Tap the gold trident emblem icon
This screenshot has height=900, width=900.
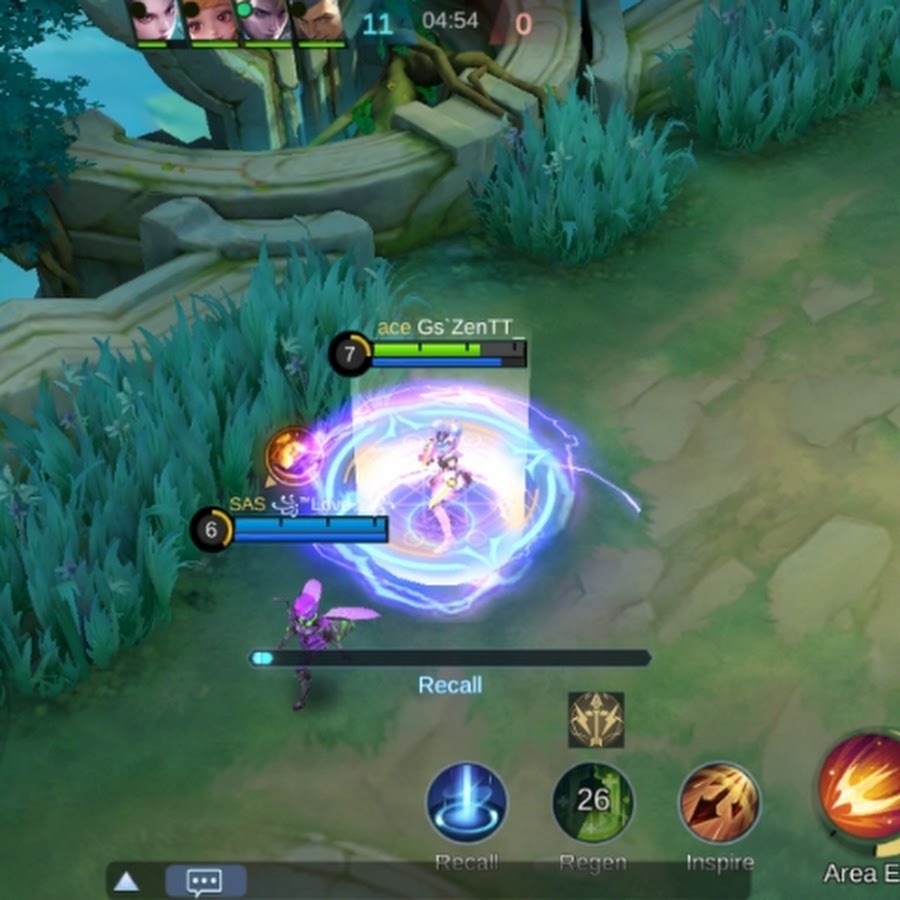596,719
